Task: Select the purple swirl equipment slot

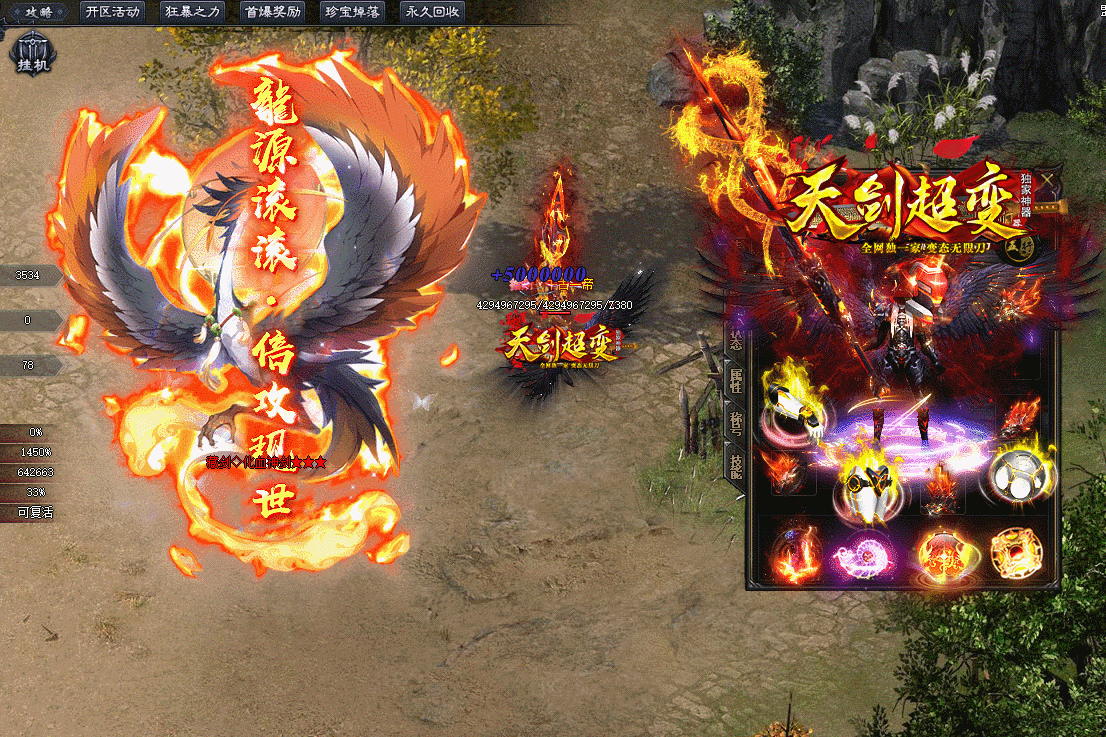Action: point(867,556)
